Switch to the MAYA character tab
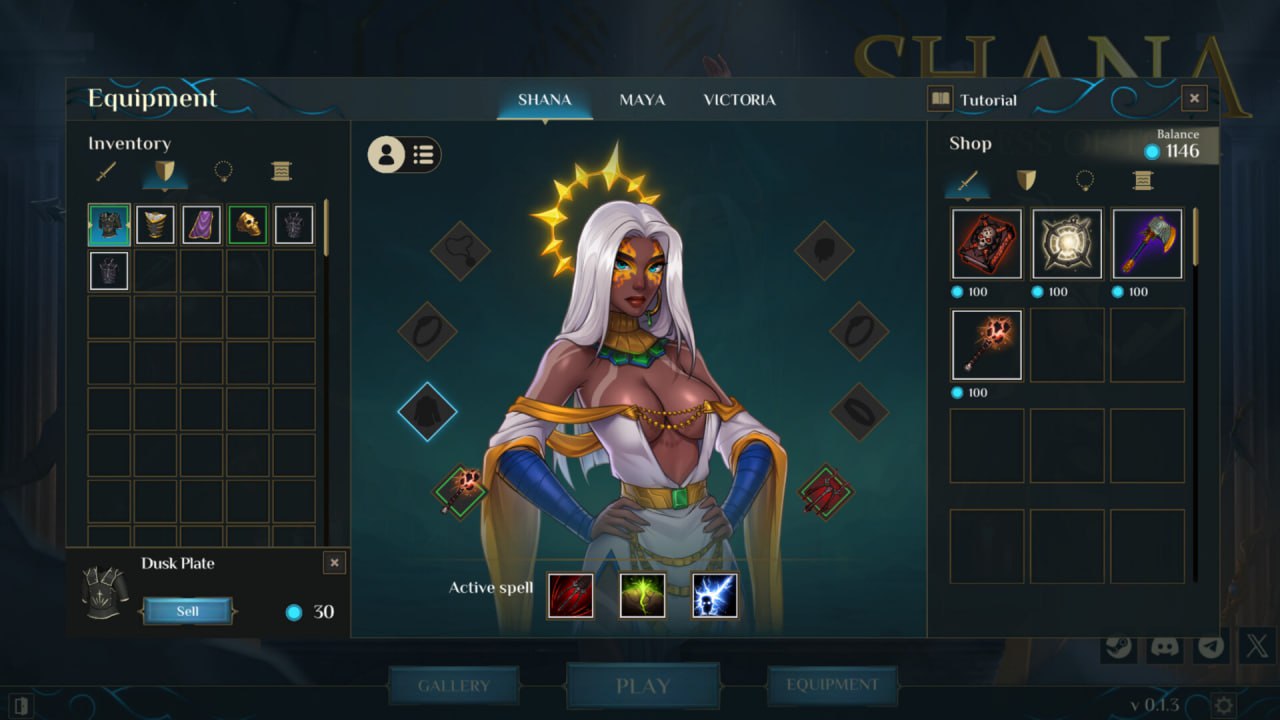 (642, 100)
